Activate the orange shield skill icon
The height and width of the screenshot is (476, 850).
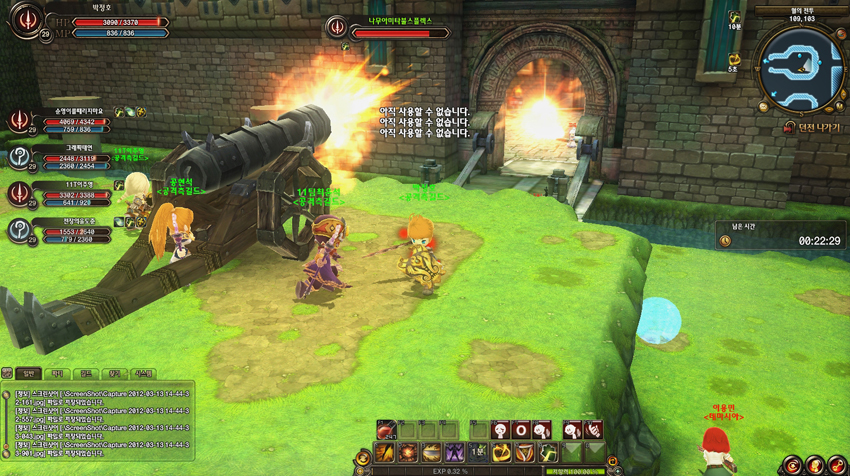pos(525,453)
